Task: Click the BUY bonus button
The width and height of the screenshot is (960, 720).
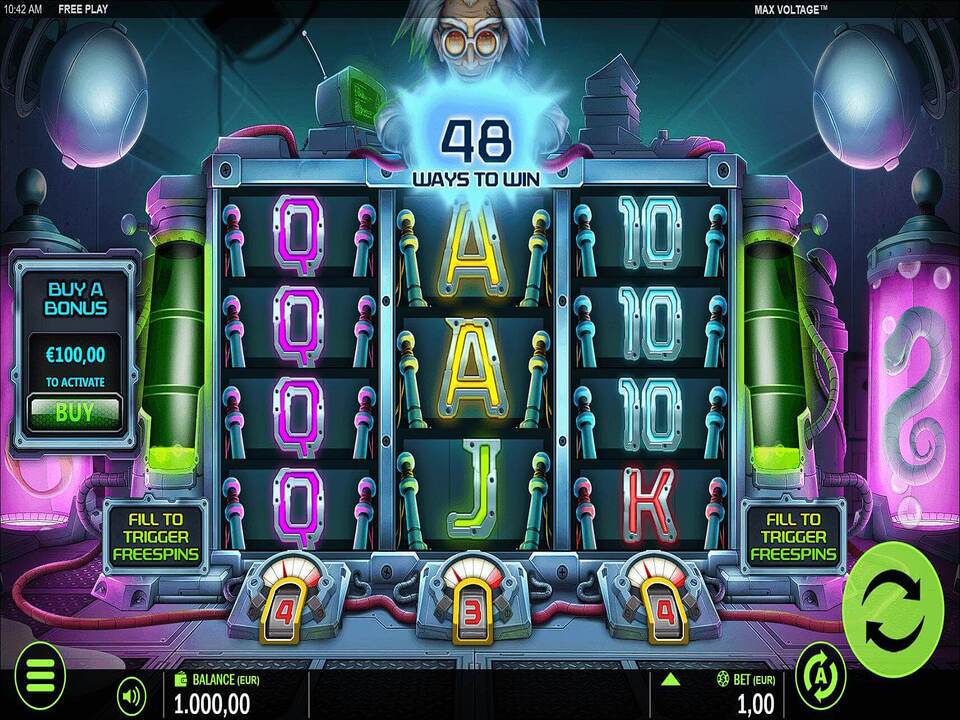Action: click(75, 411)
